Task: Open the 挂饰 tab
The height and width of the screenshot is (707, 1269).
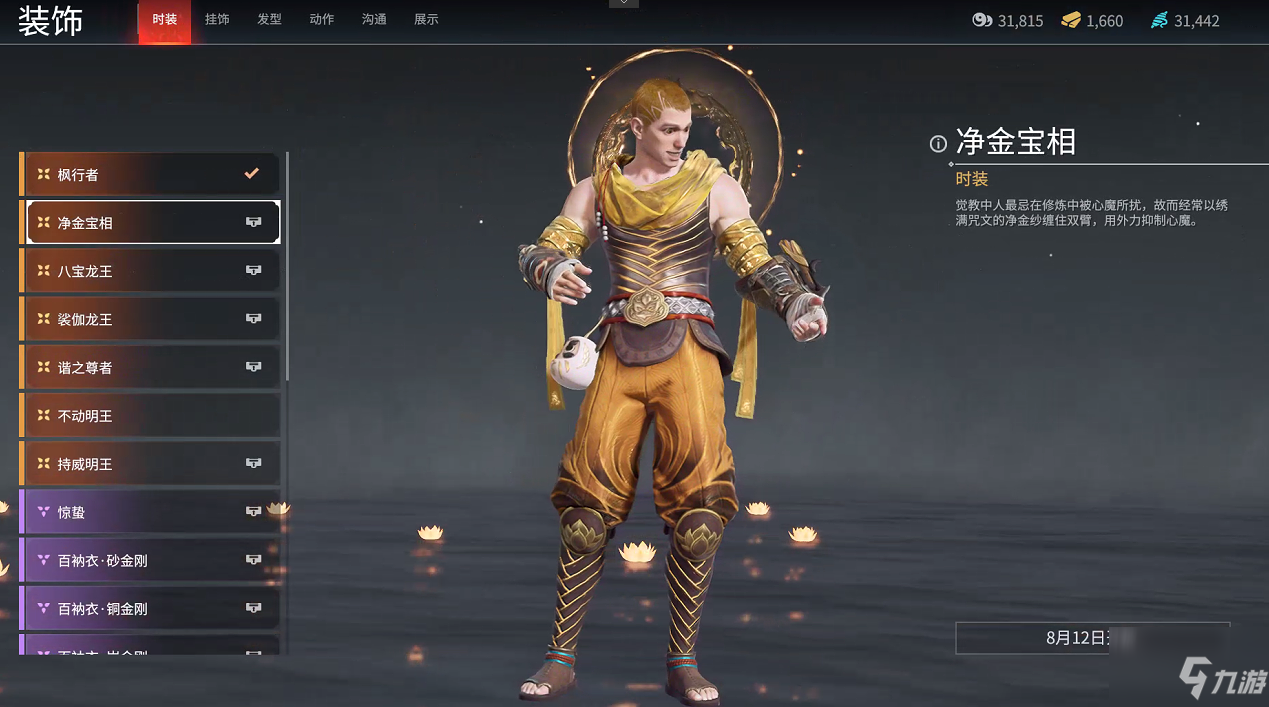Action: click(x=217, y=20)
